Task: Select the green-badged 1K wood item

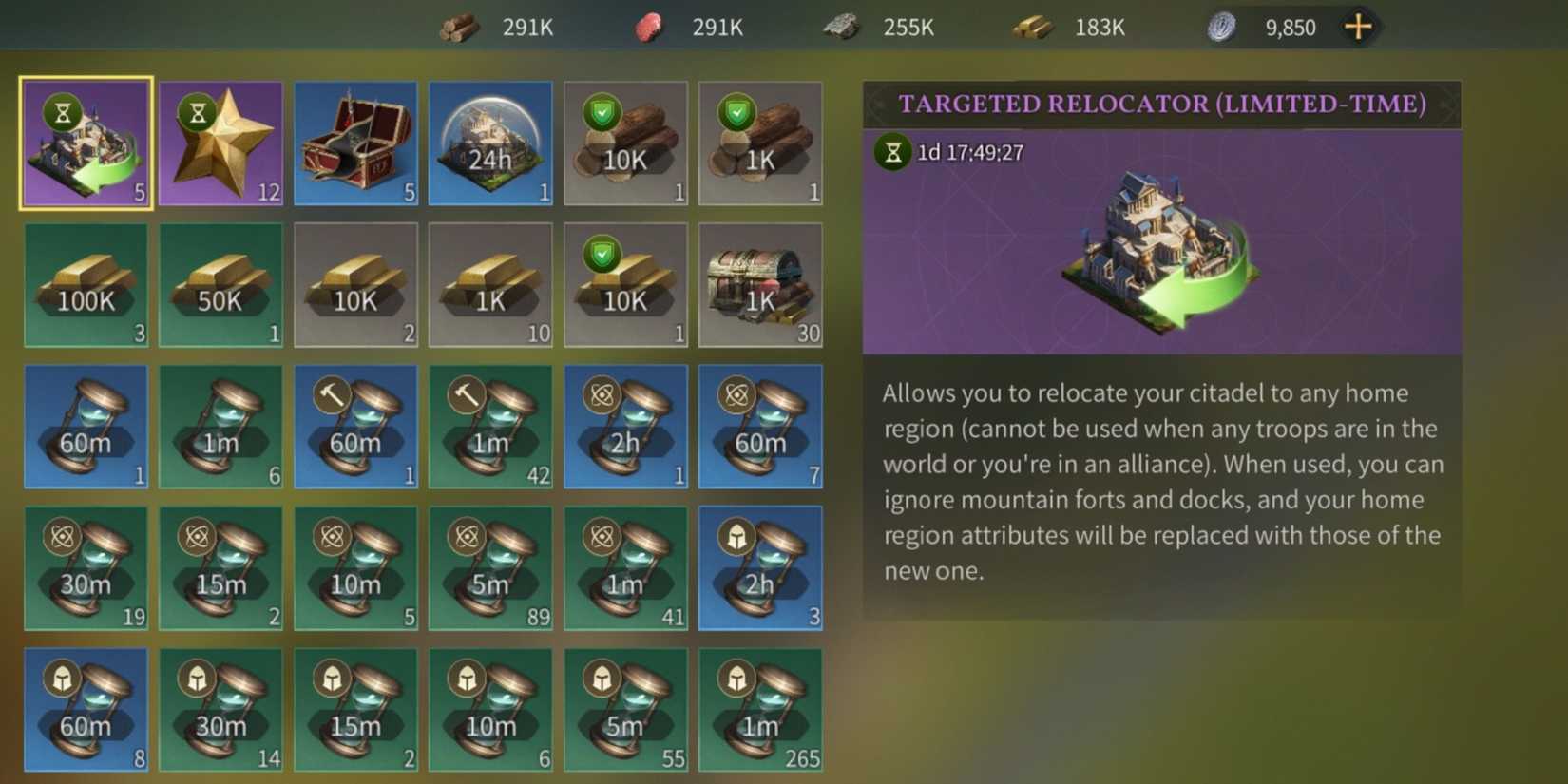Action: point(760,143)
